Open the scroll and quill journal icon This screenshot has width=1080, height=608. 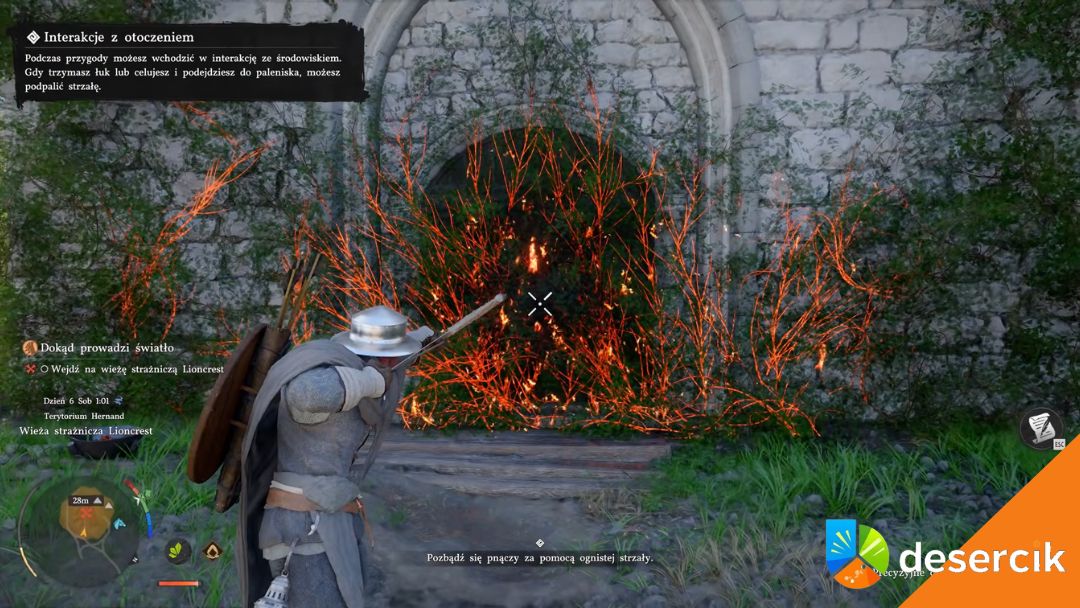click(1041, 427)
